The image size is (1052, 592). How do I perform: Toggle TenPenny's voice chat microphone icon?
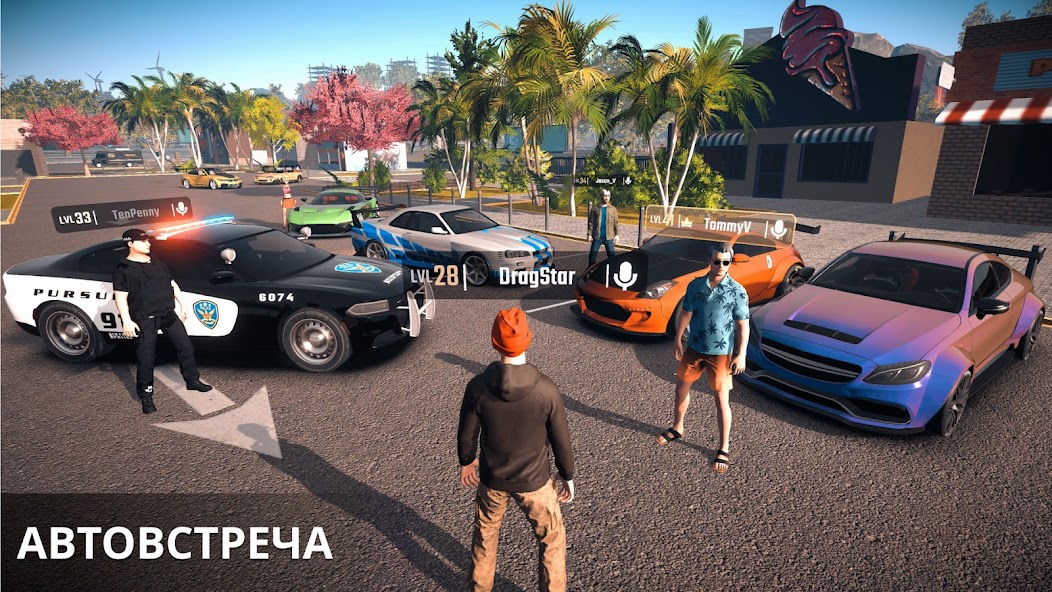(x=181, y=210)
